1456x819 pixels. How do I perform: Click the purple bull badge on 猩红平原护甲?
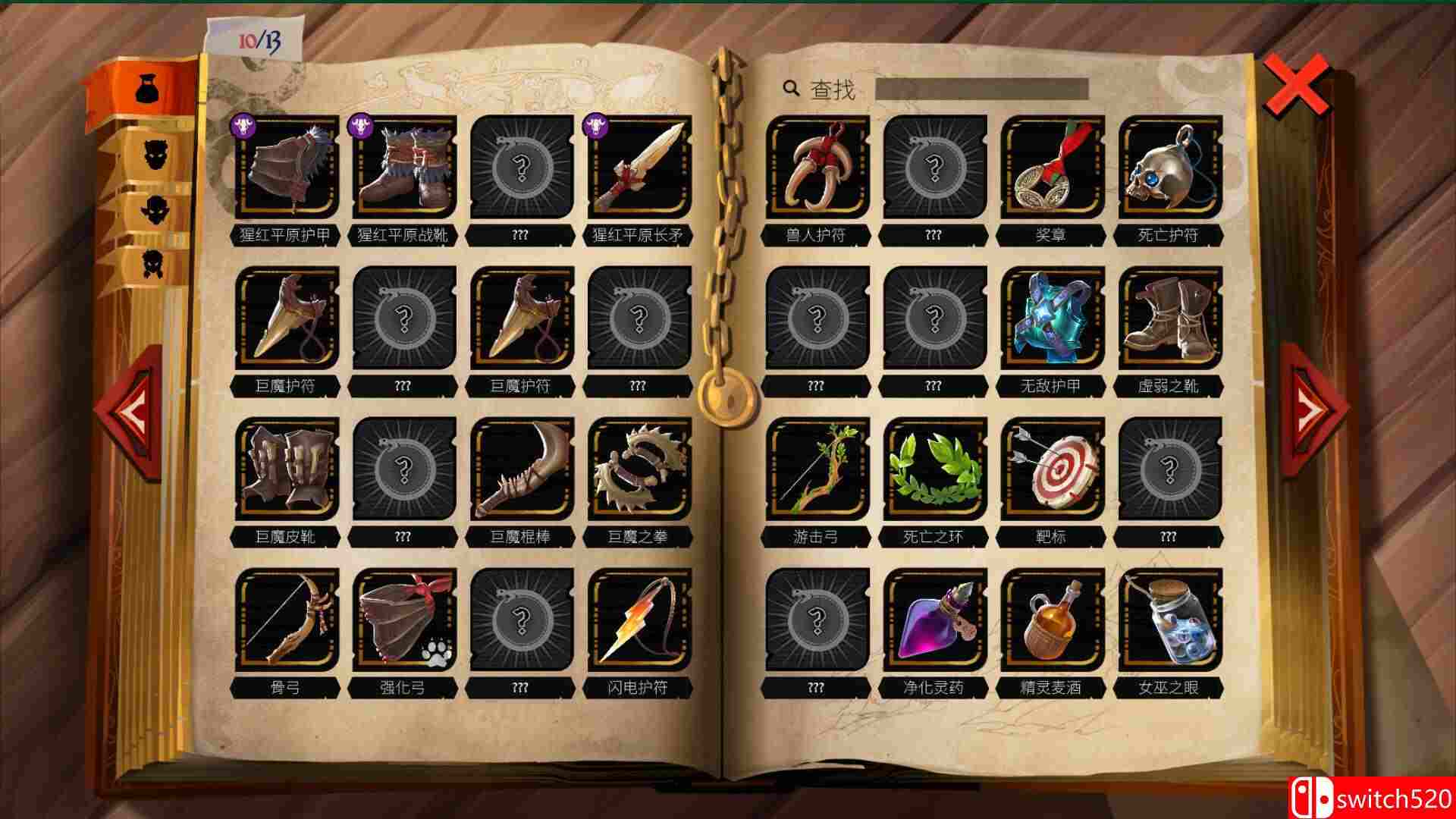pyautogui.click(x=241, y=126)
